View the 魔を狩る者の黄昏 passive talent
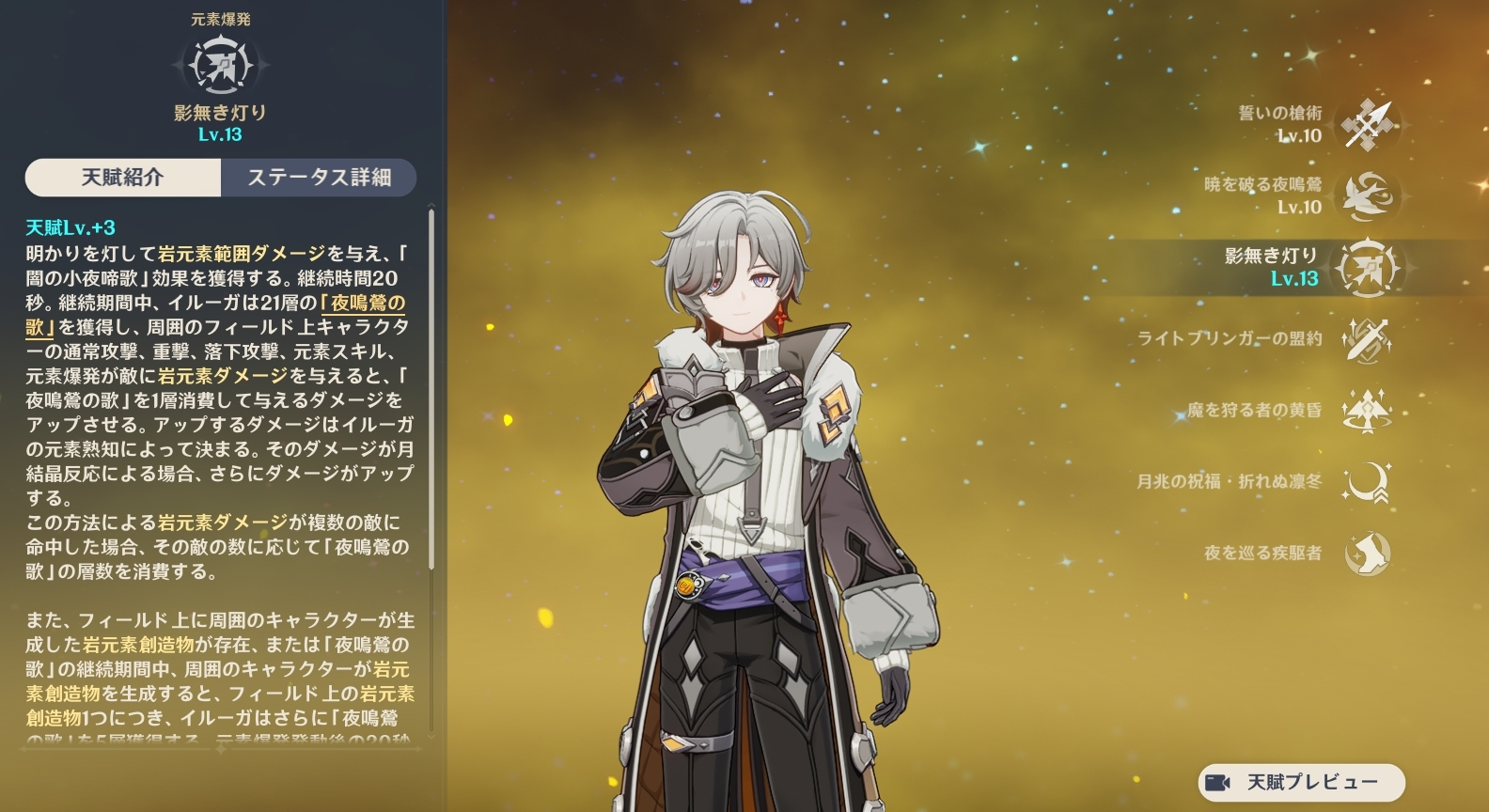Image resolution: width=1489 pixels, height=812 pixels. 1369,411
